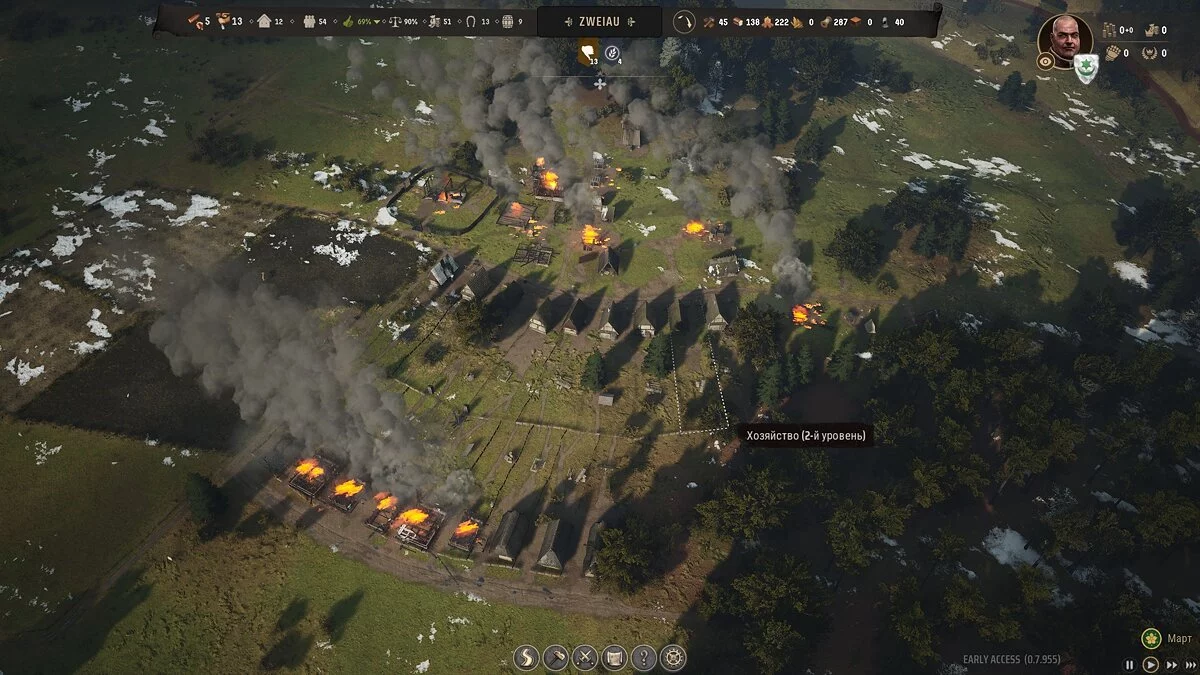Open the green star crescent coat of arms
1200x675 pixels.
coord(1086,68)
